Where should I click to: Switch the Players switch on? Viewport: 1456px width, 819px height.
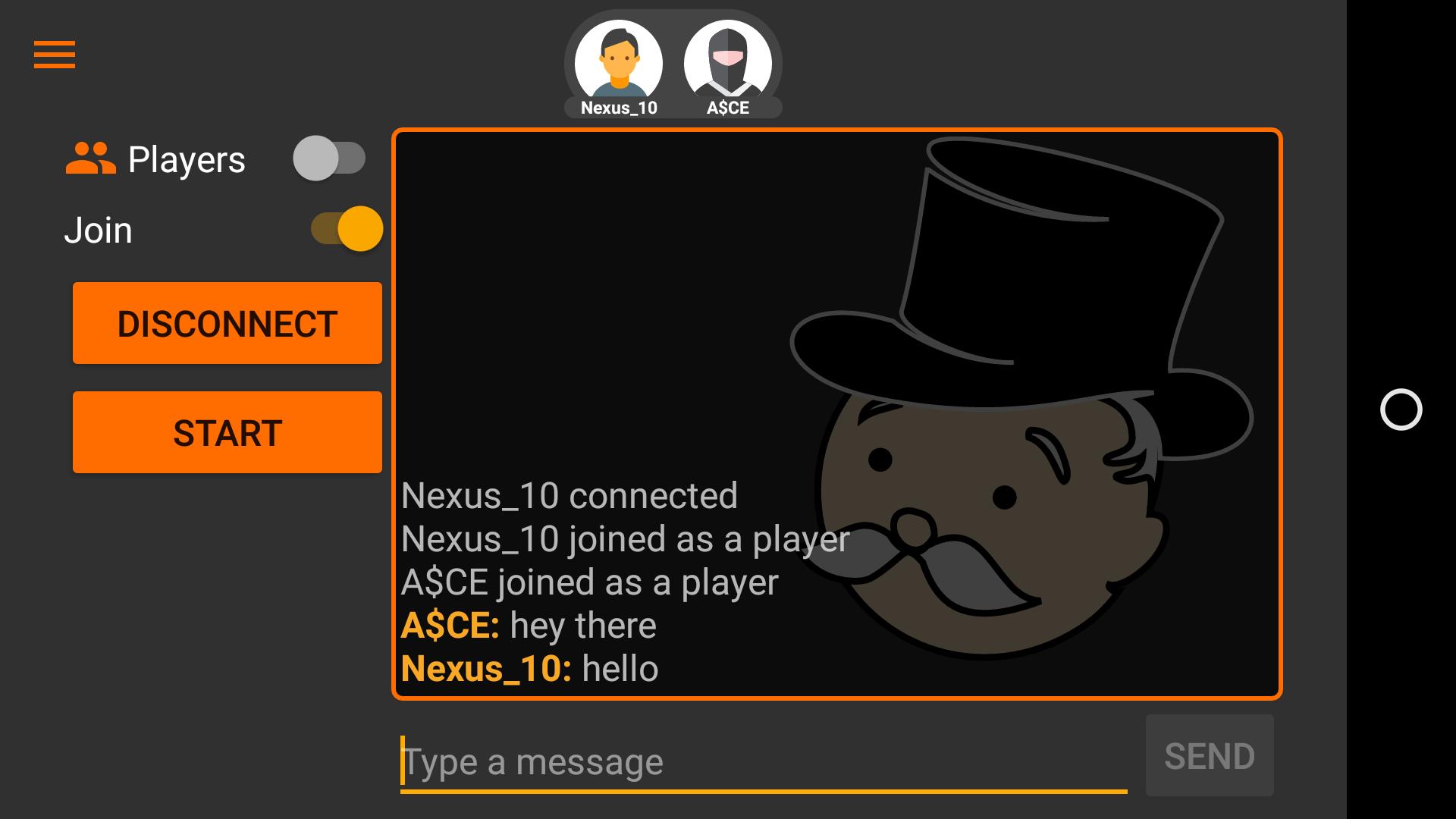pos(330,158)
